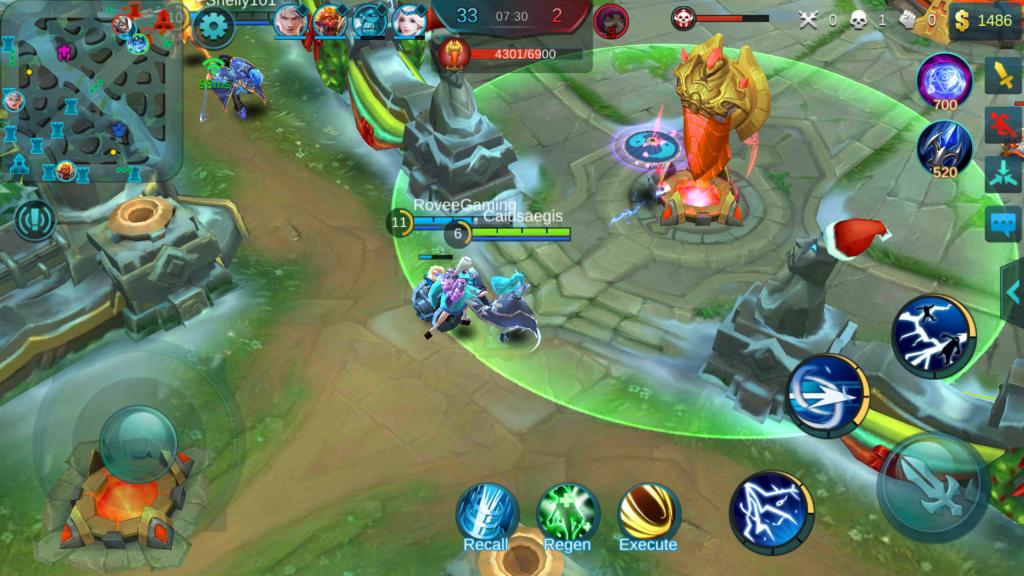Activate the arrow dash skill
This screenshot has width=1024, height=576.
tap(827, 396)
